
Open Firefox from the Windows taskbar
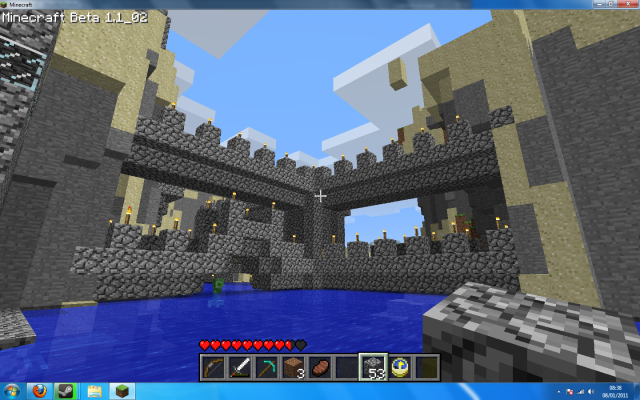[39, 390]
